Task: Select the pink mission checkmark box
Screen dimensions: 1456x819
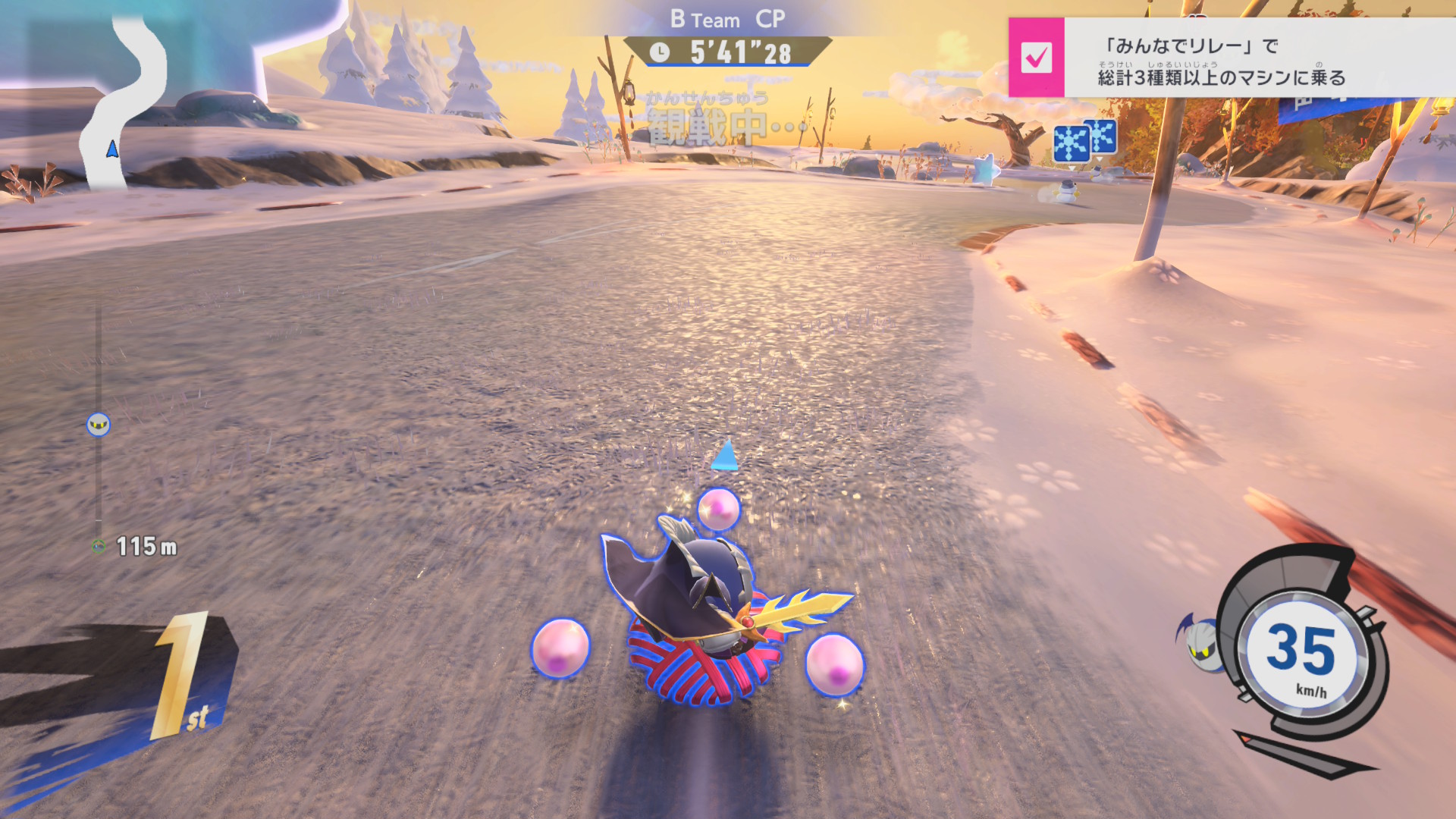Action: tap(1036, 58)
